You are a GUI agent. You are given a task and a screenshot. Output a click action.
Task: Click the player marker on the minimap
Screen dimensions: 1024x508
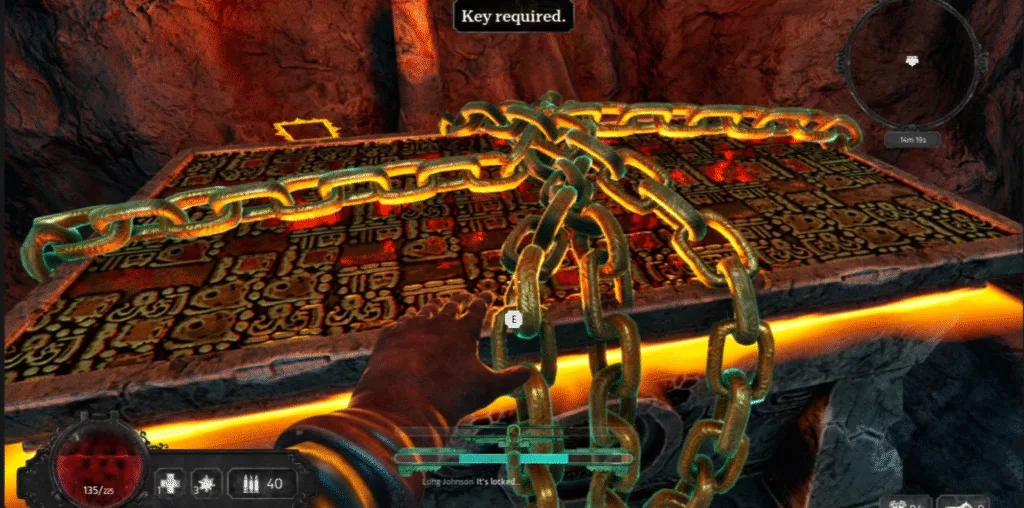click(910, 61)
